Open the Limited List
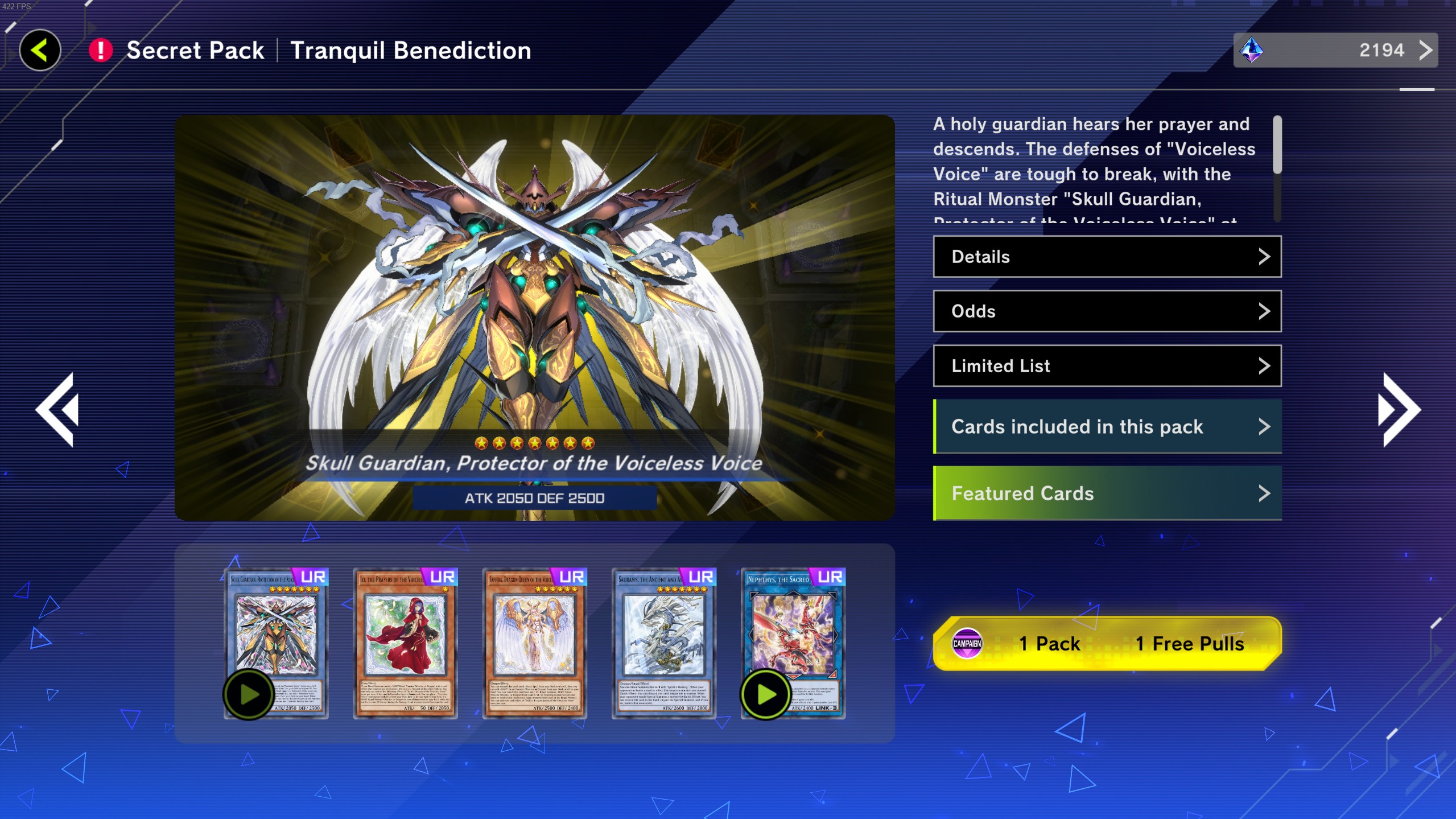The image size is (1456, 819). [1107, 366]
